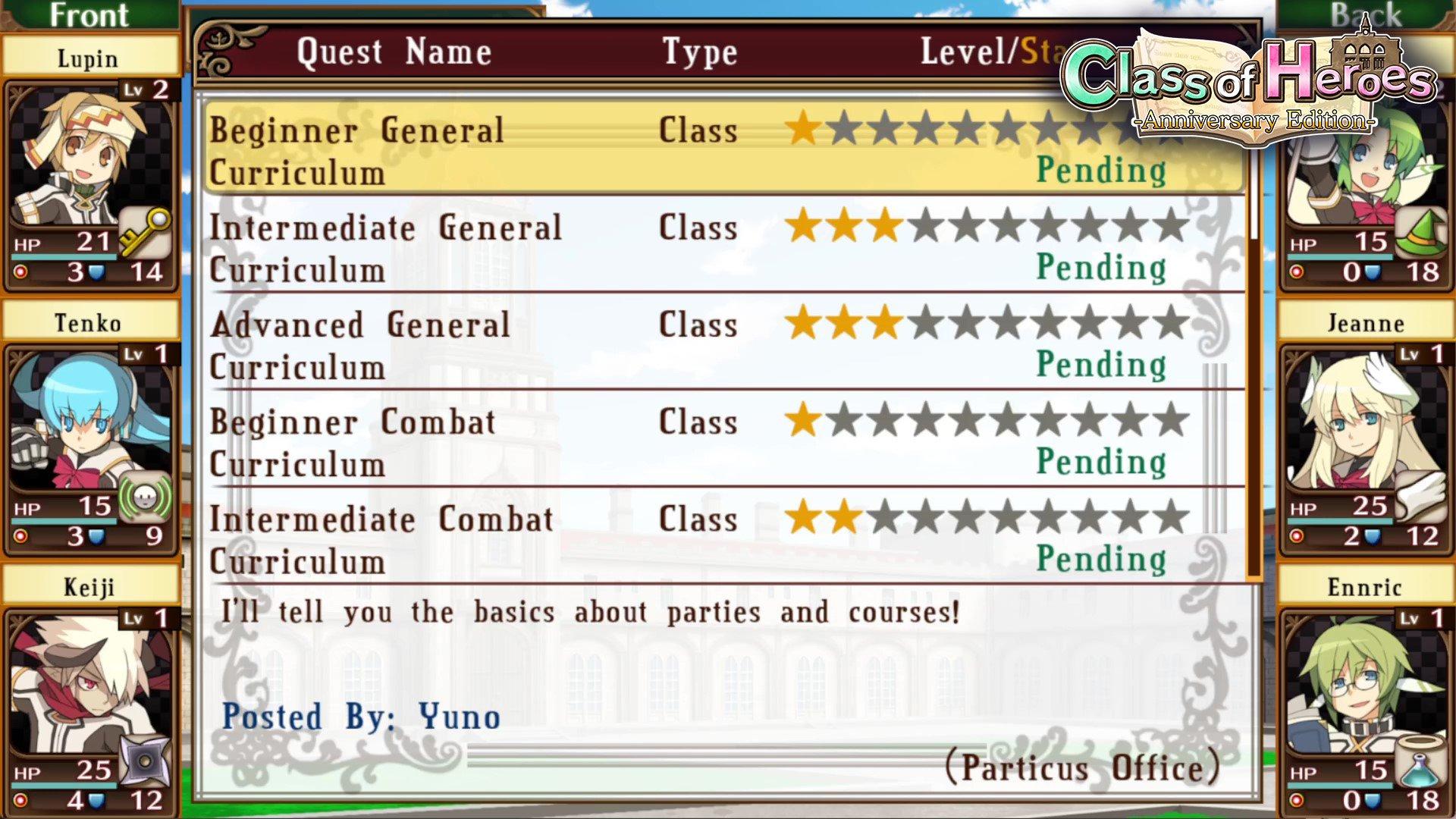Click the blue shield icon under Lupin's HP

[x=91, y=271]
